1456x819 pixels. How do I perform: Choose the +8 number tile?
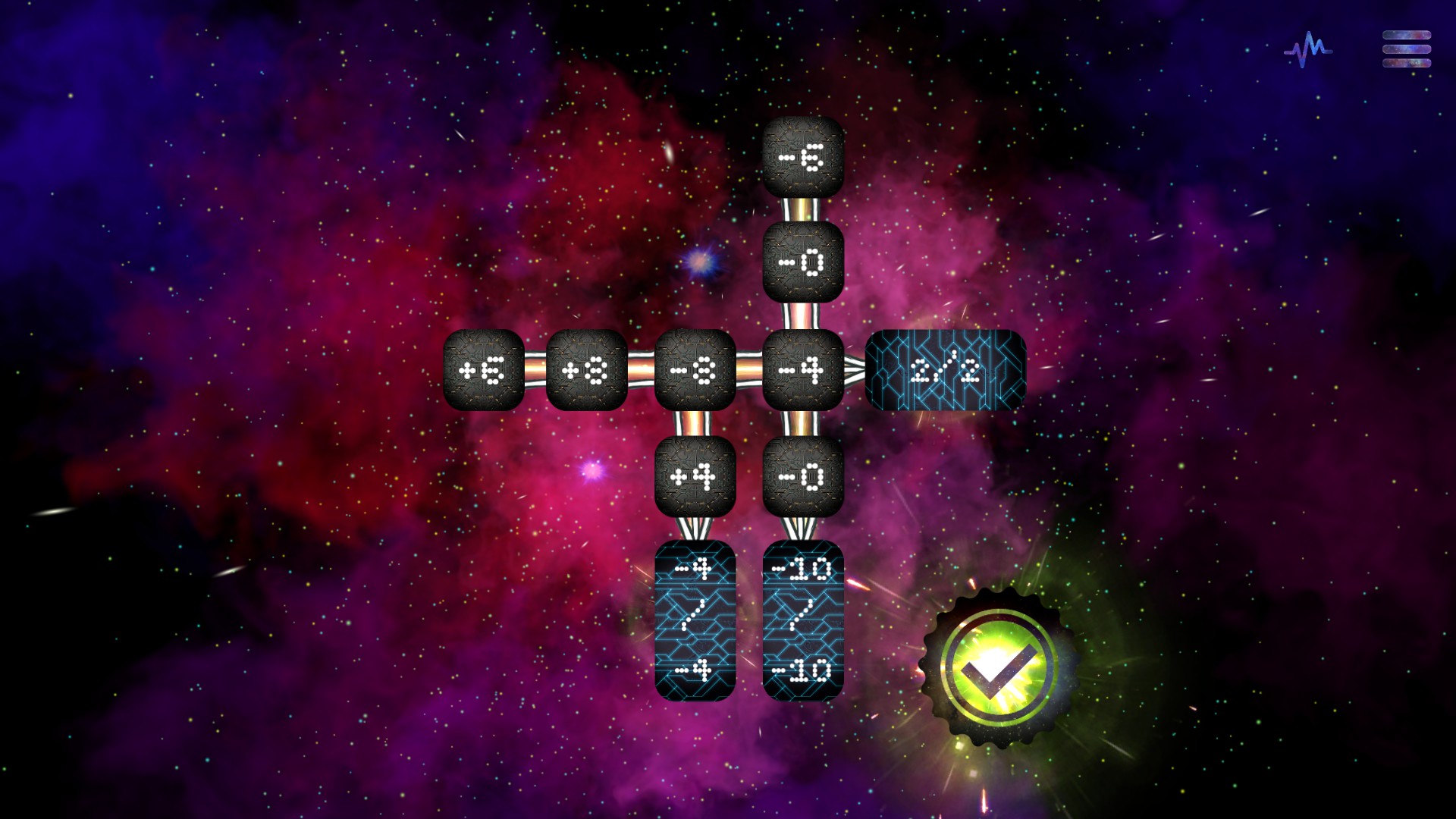click(x=586, y=370)
